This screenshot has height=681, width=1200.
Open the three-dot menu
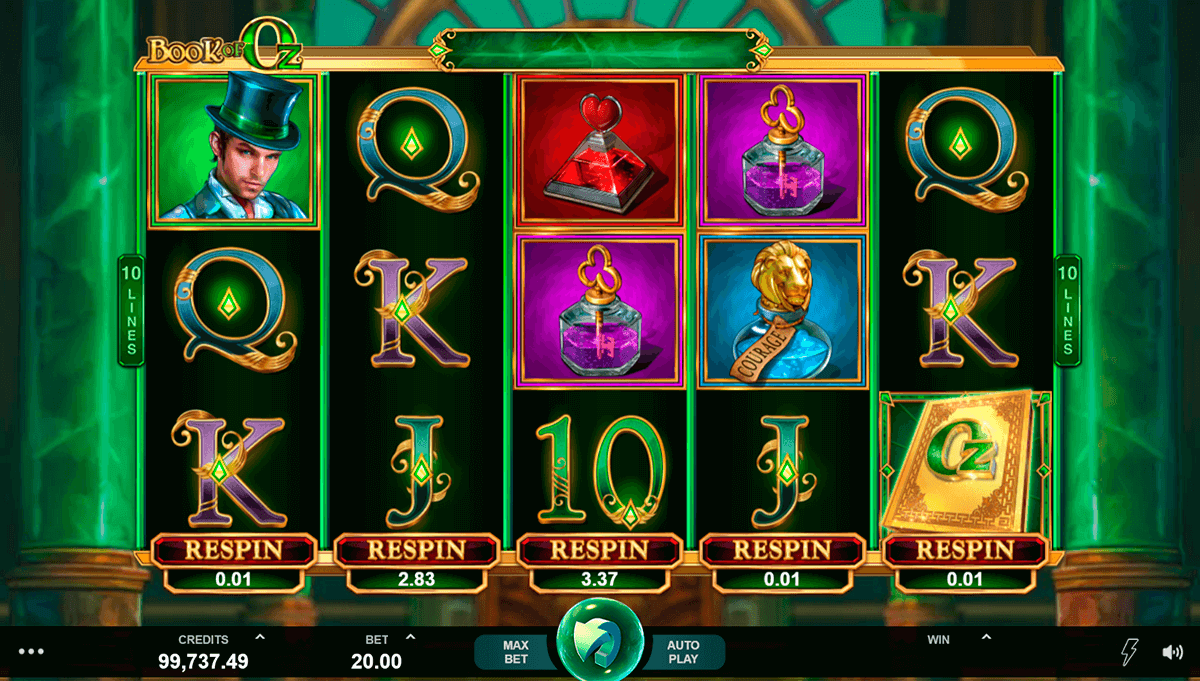pos(31,652)
